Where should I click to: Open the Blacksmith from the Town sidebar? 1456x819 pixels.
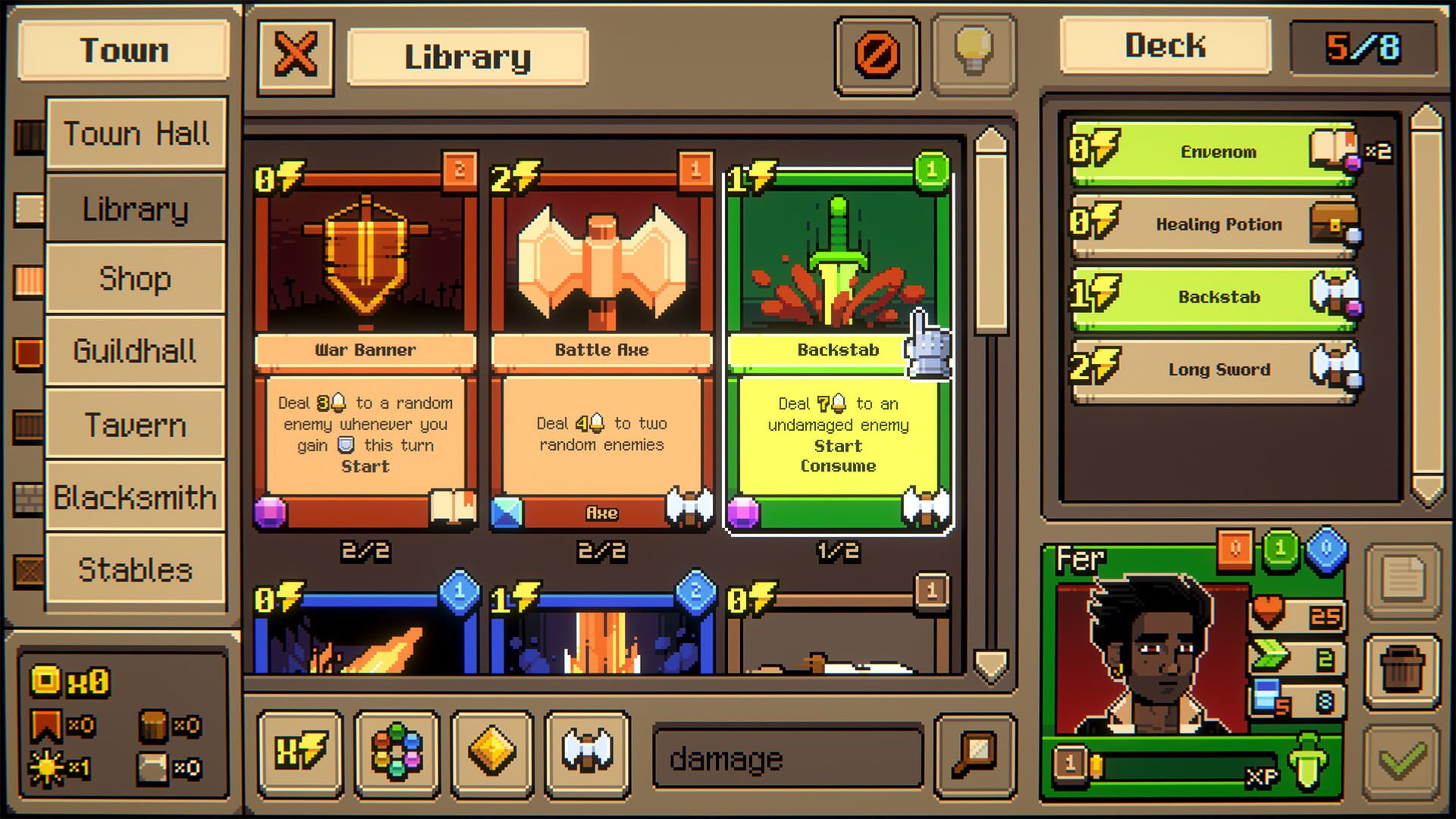tap(136, 497)
